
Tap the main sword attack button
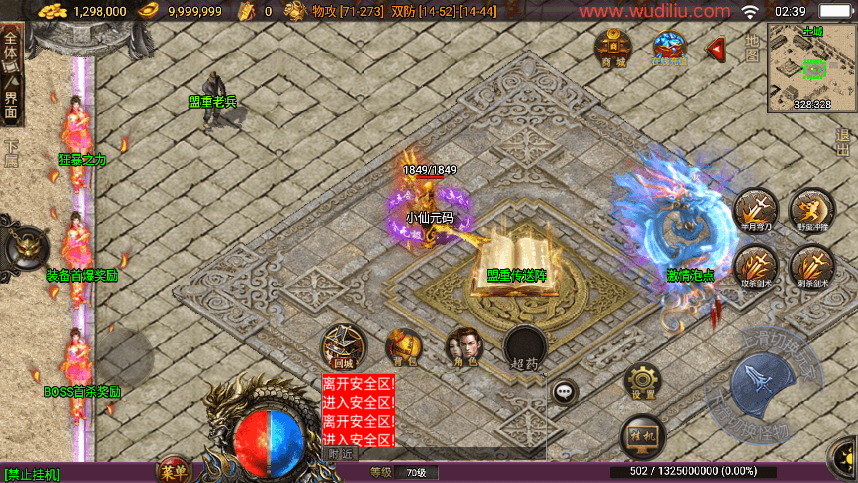coord(765,387)
